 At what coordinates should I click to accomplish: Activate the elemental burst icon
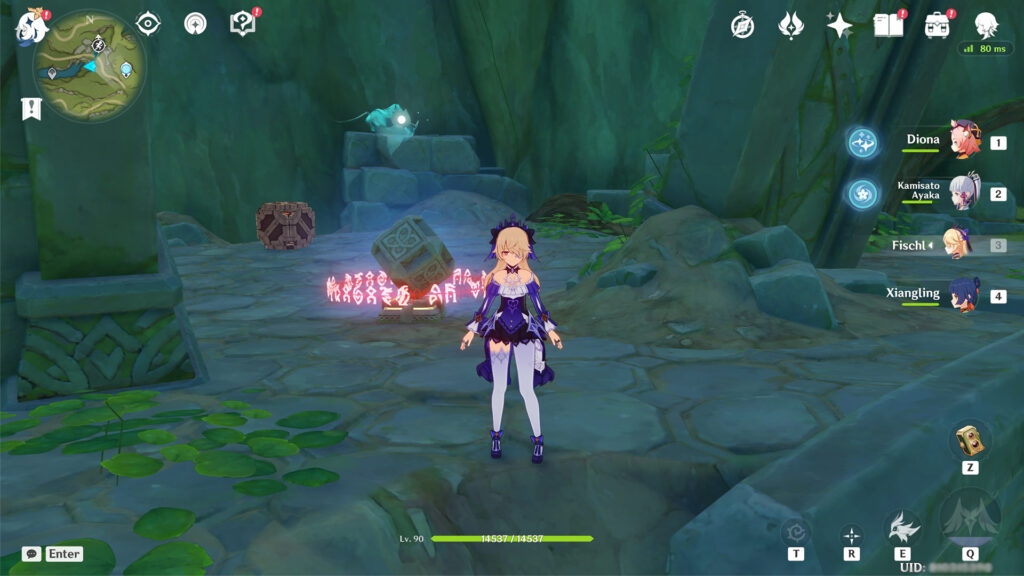pyautogui.click(x=969, y=518)
